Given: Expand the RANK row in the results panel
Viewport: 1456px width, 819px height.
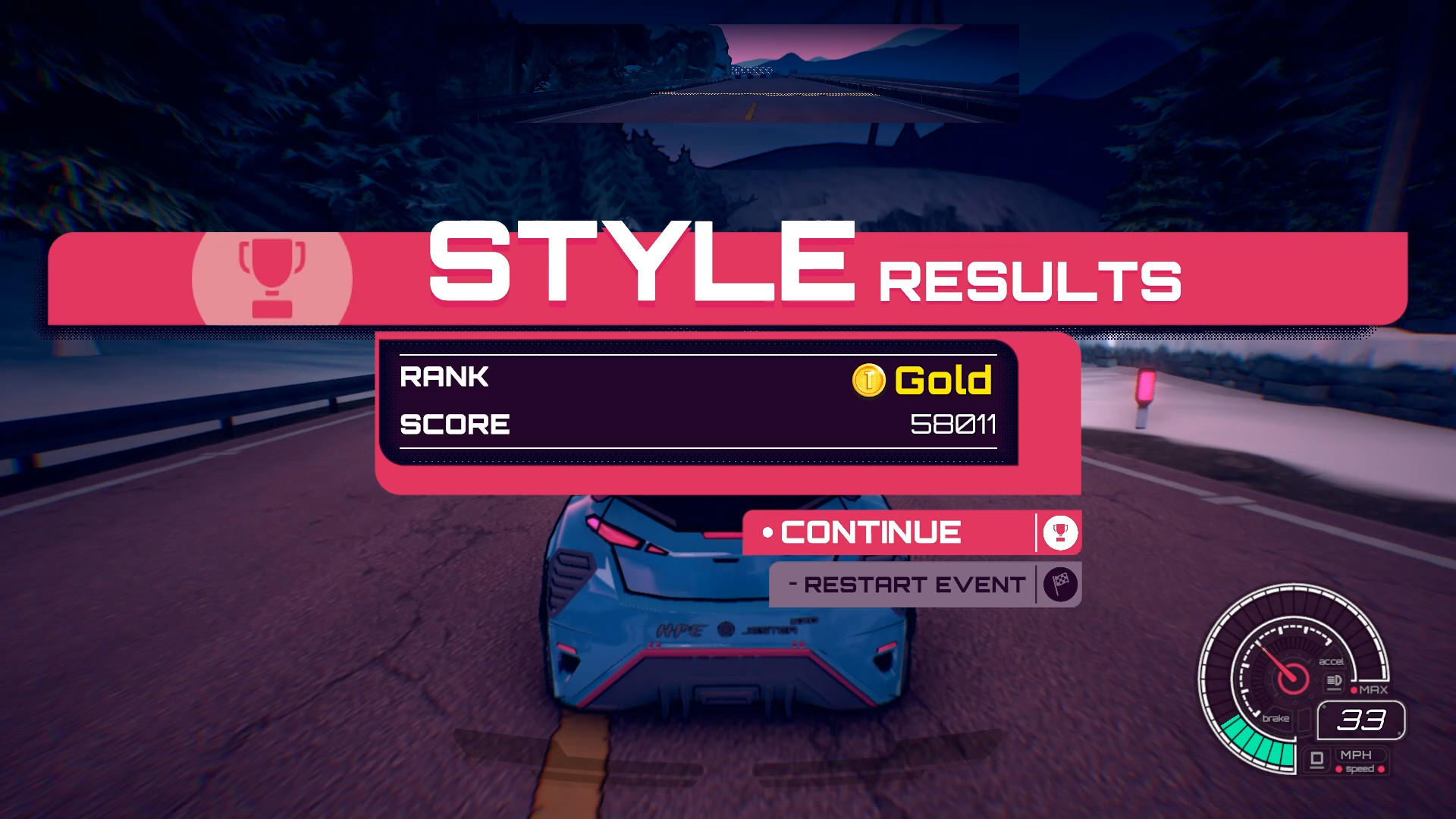Looking at the screenshot, I should pyautogui.click(x=531, y=377).
